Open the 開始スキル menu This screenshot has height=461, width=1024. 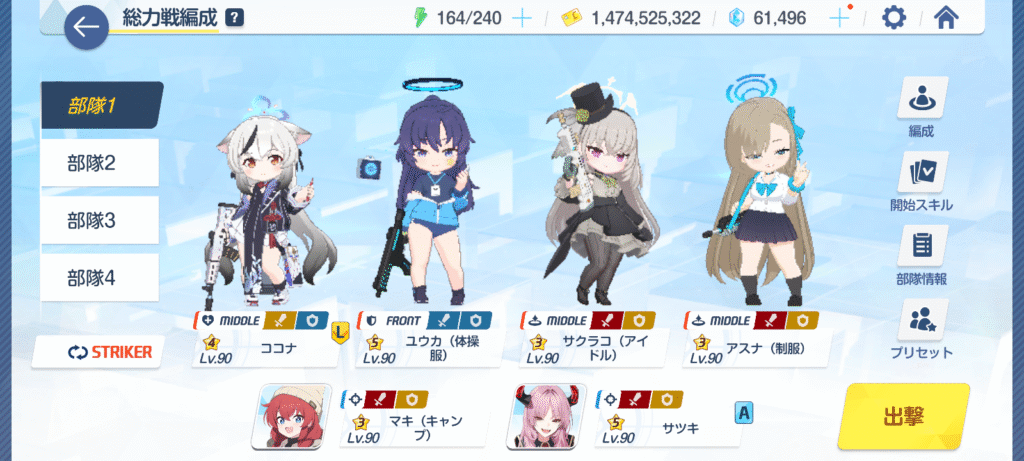[921, 183]
